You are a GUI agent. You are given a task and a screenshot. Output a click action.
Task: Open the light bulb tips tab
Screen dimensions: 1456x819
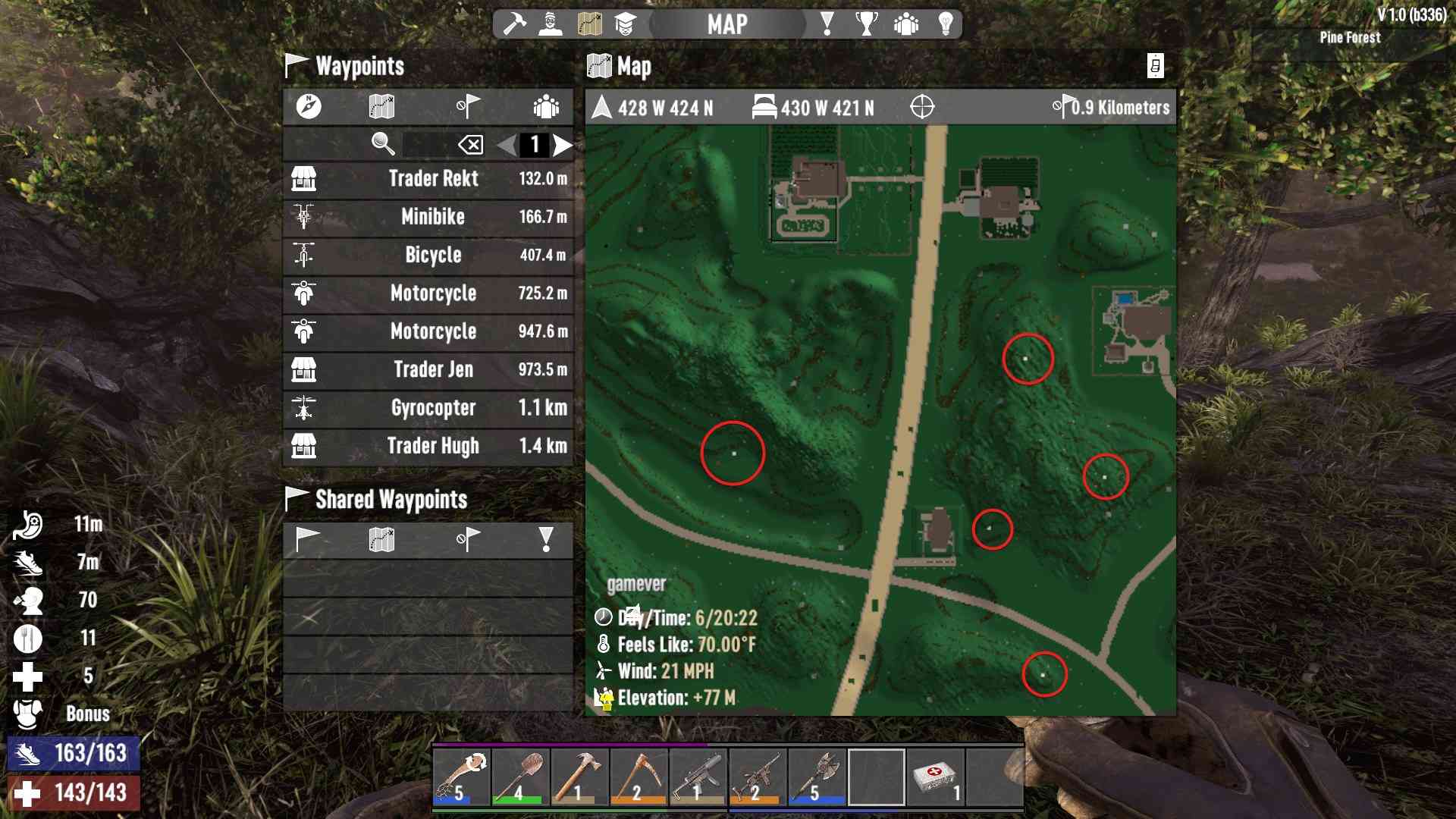(946, 24)
